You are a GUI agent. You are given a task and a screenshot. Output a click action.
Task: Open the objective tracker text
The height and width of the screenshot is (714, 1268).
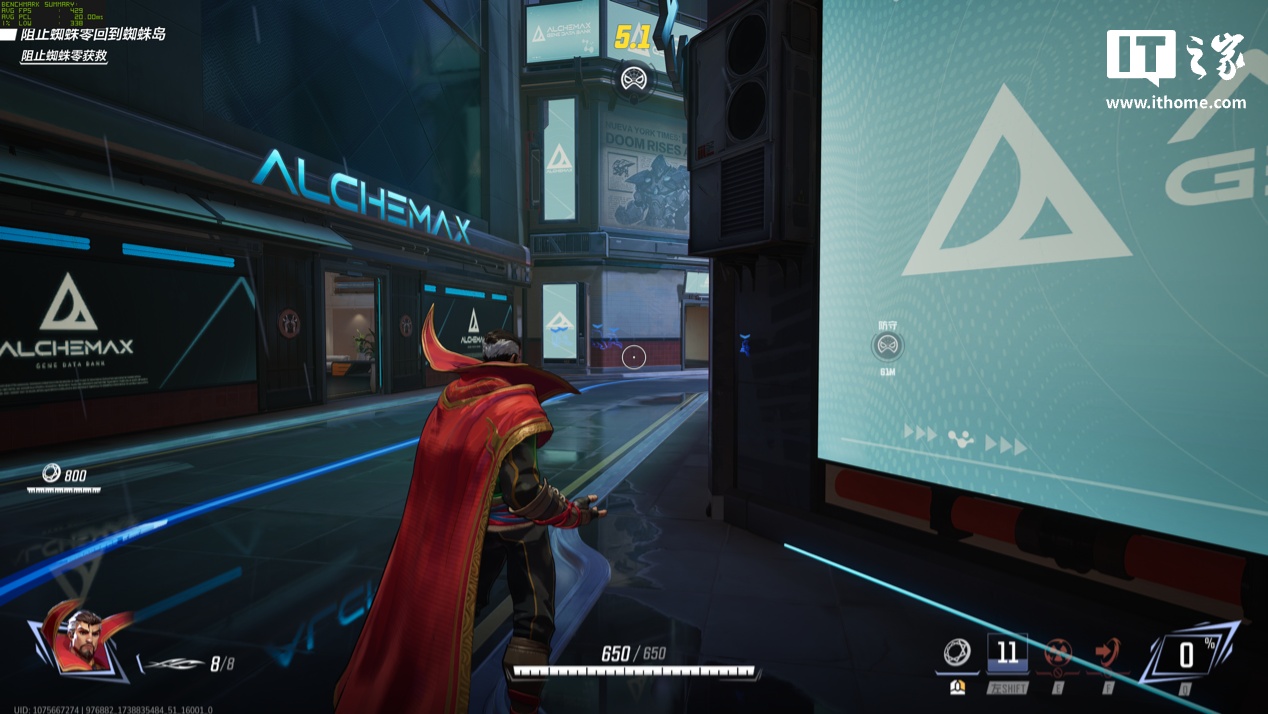coord(93,34)
